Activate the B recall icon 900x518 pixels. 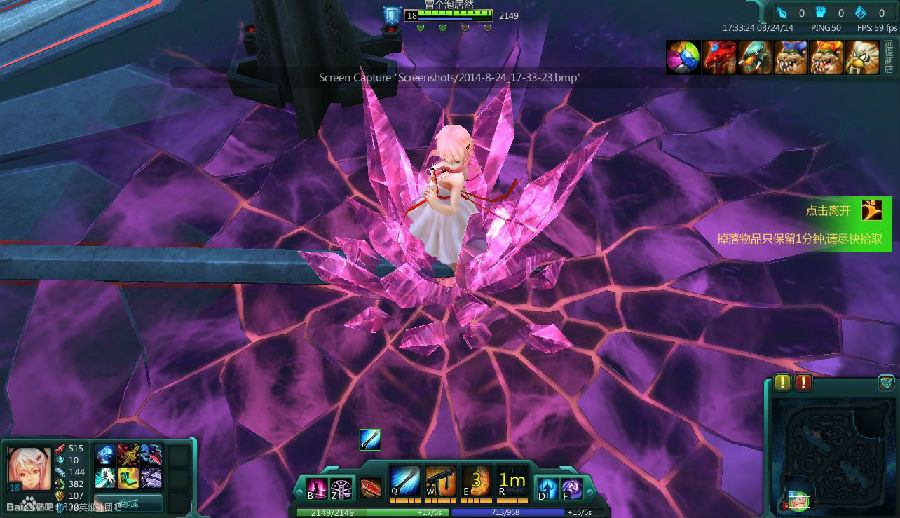(317, 488)
